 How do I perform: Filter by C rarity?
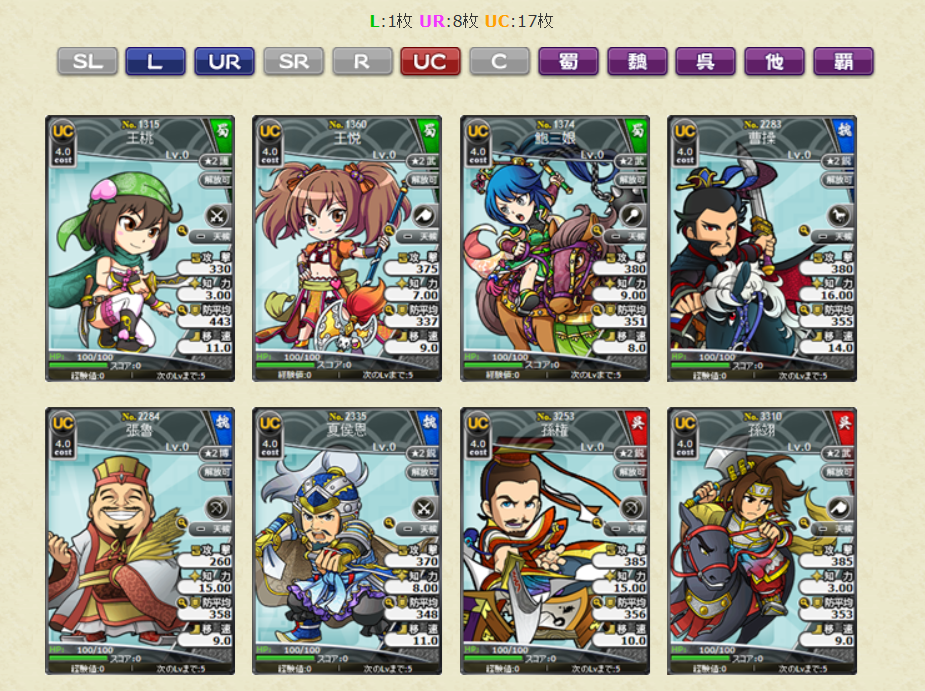(499, 61)
